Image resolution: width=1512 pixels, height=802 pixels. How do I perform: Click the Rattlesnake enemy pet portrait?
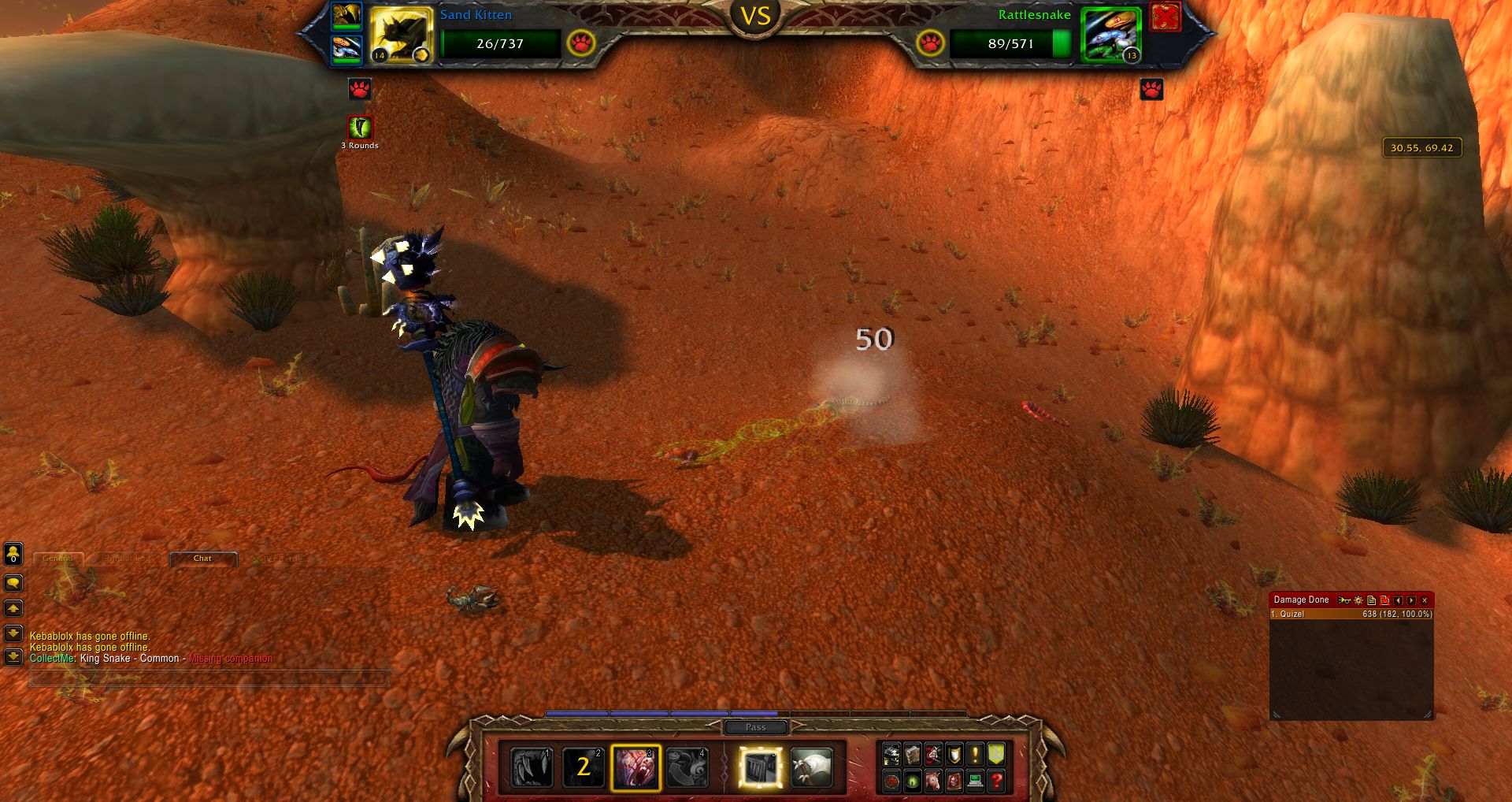coord(1111,35)
